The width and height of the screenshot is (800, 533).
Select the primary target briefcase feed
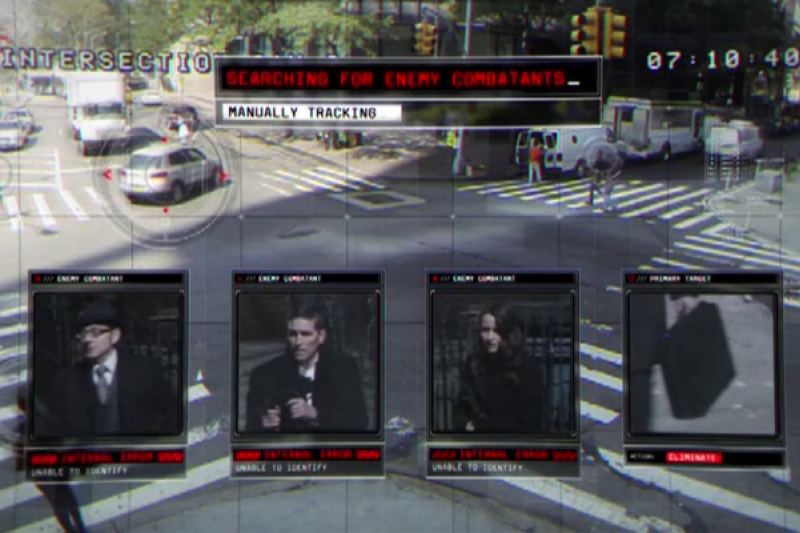tap(703, 362)
